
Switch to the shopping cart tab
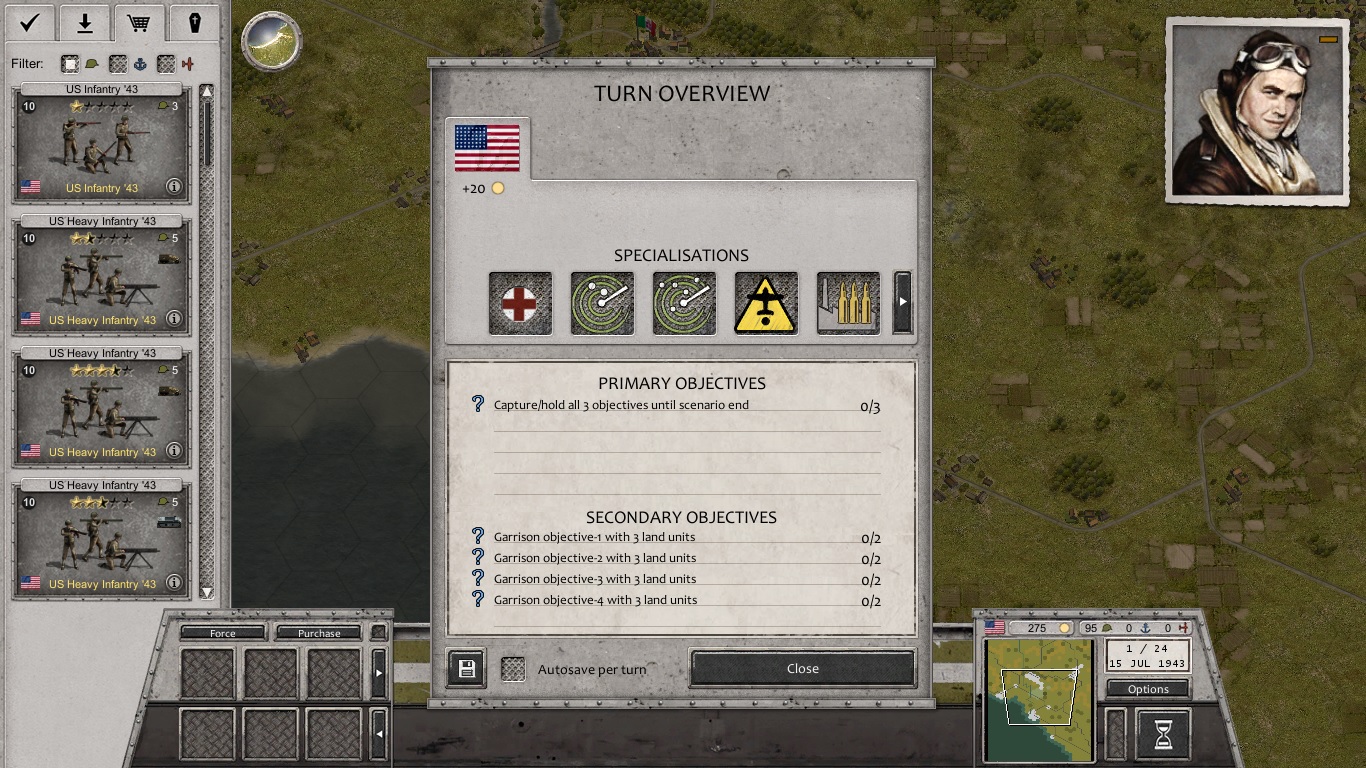coord(139,22)
